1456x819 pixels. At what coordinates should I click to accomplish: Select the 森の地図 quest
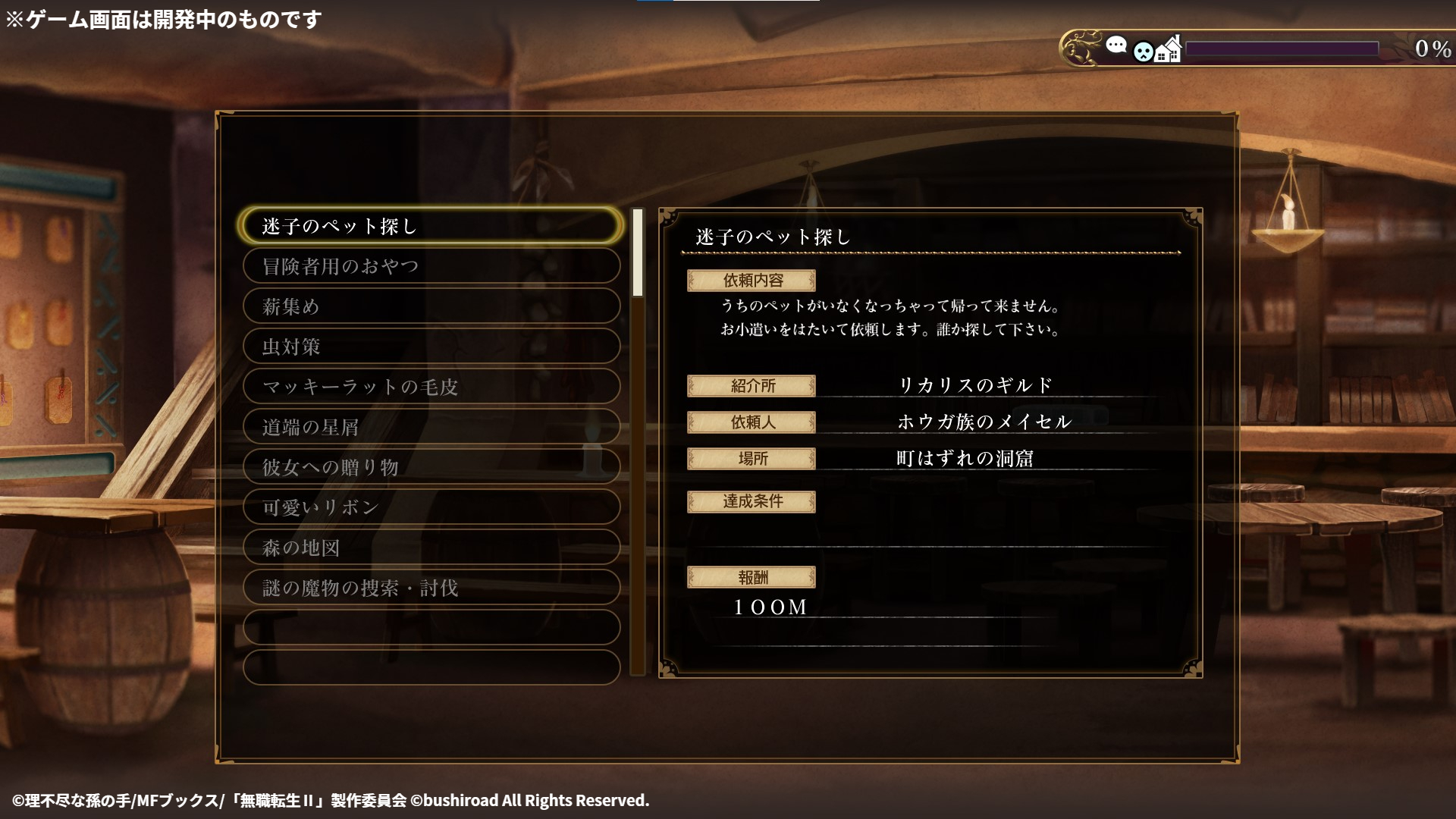431,547
